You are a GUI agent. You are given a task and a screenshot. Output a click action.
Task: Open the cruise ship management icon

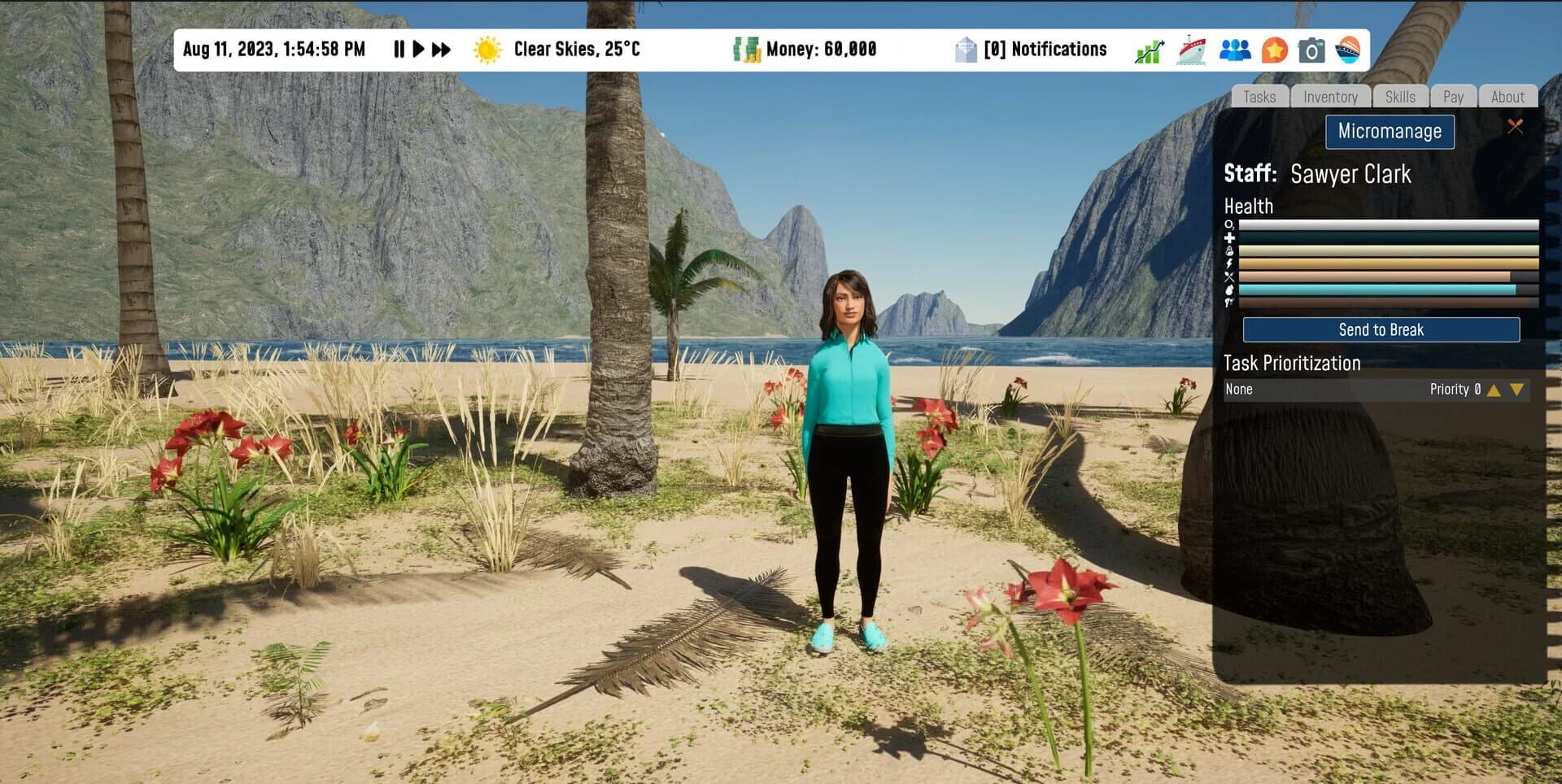point(1193,50)
